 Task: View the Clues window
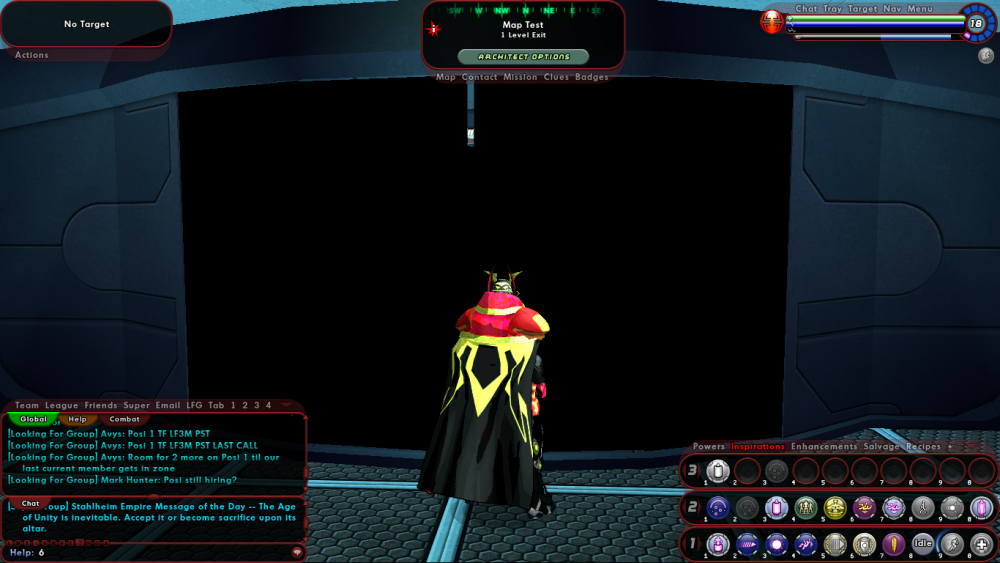click(x=556, y=77)
